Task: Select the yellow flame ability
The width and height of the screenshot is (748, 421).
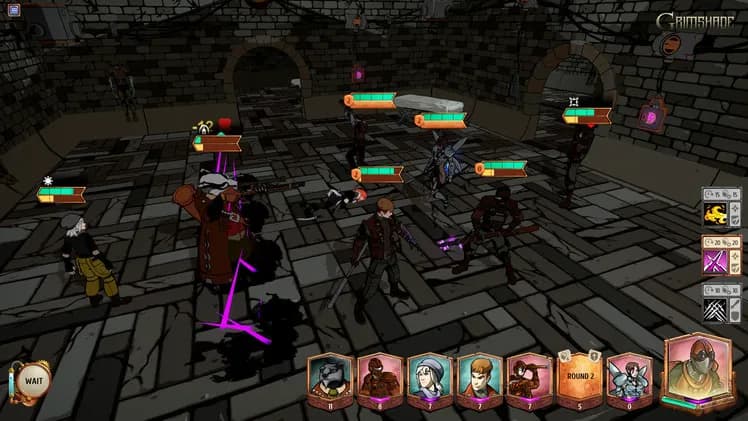Action: [714, 213]
